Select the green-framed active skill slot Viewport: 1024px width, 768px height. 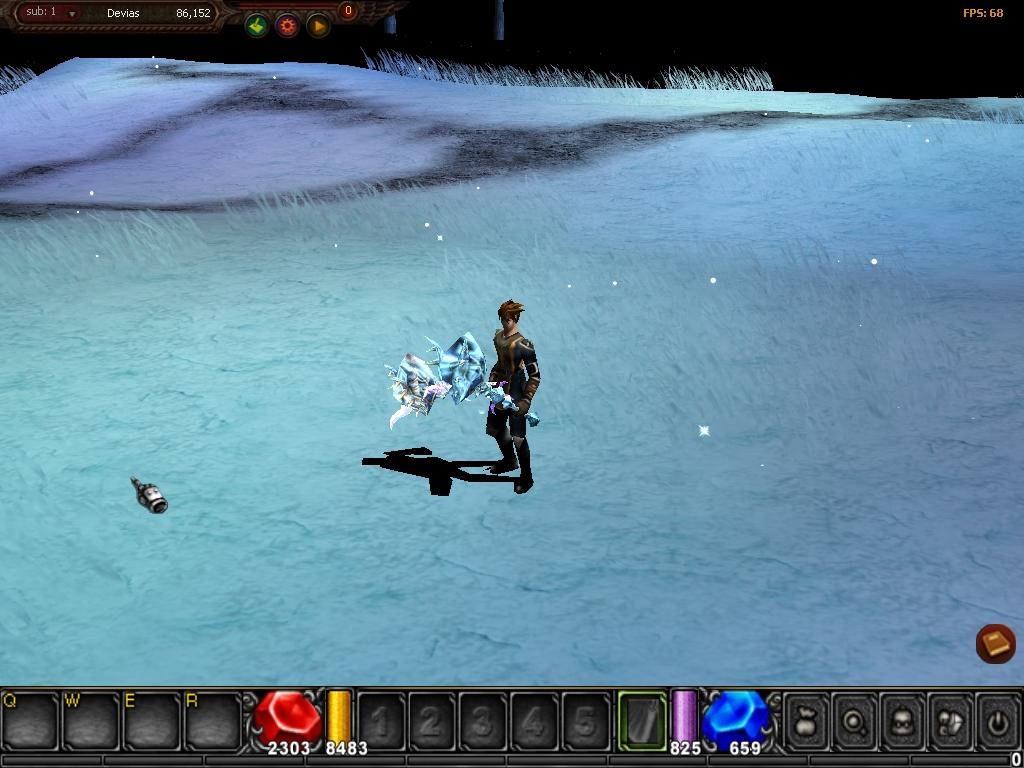coord(642,720)
